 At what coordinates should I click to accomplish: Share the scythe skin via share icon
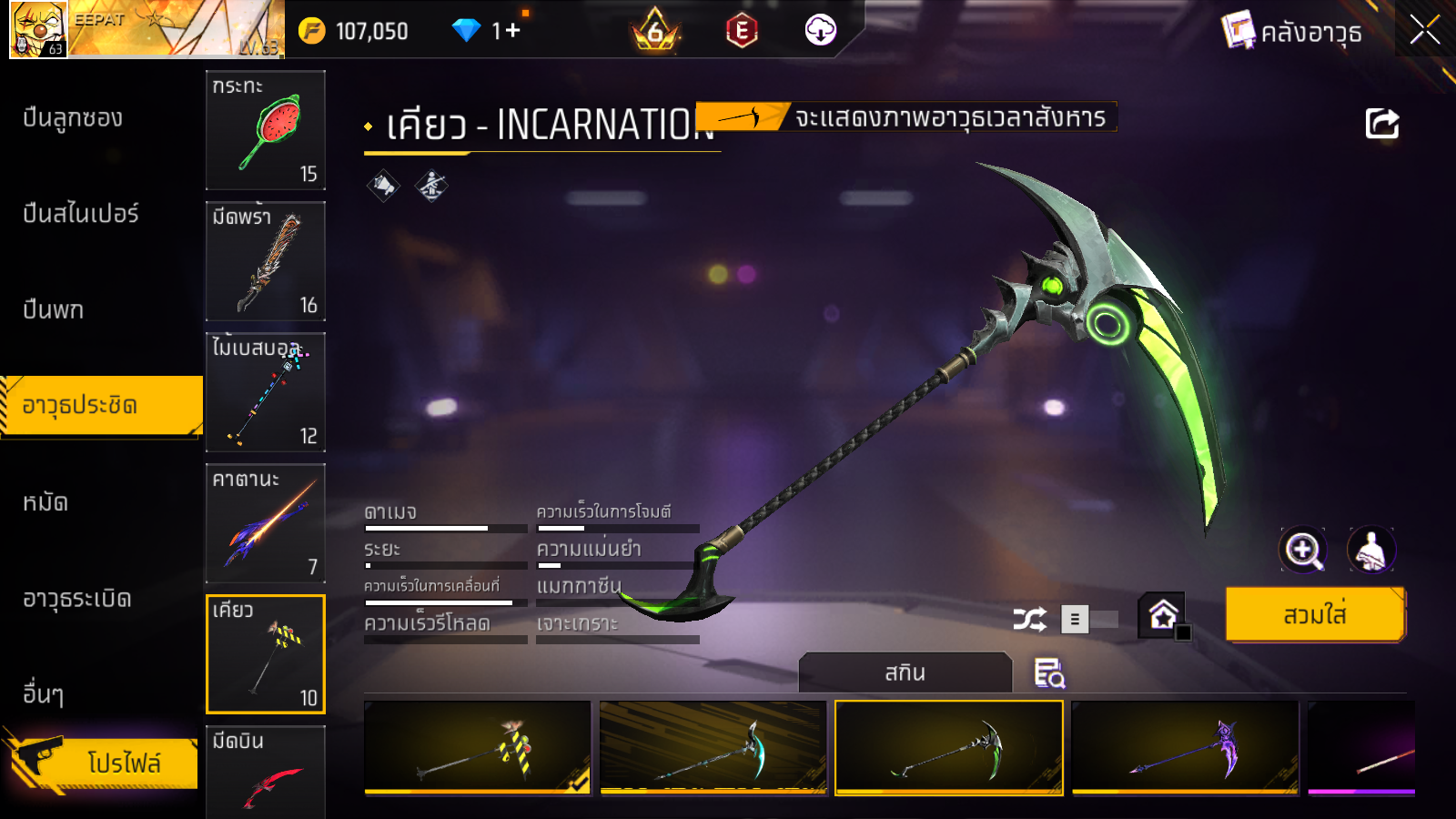(1381, 124)
